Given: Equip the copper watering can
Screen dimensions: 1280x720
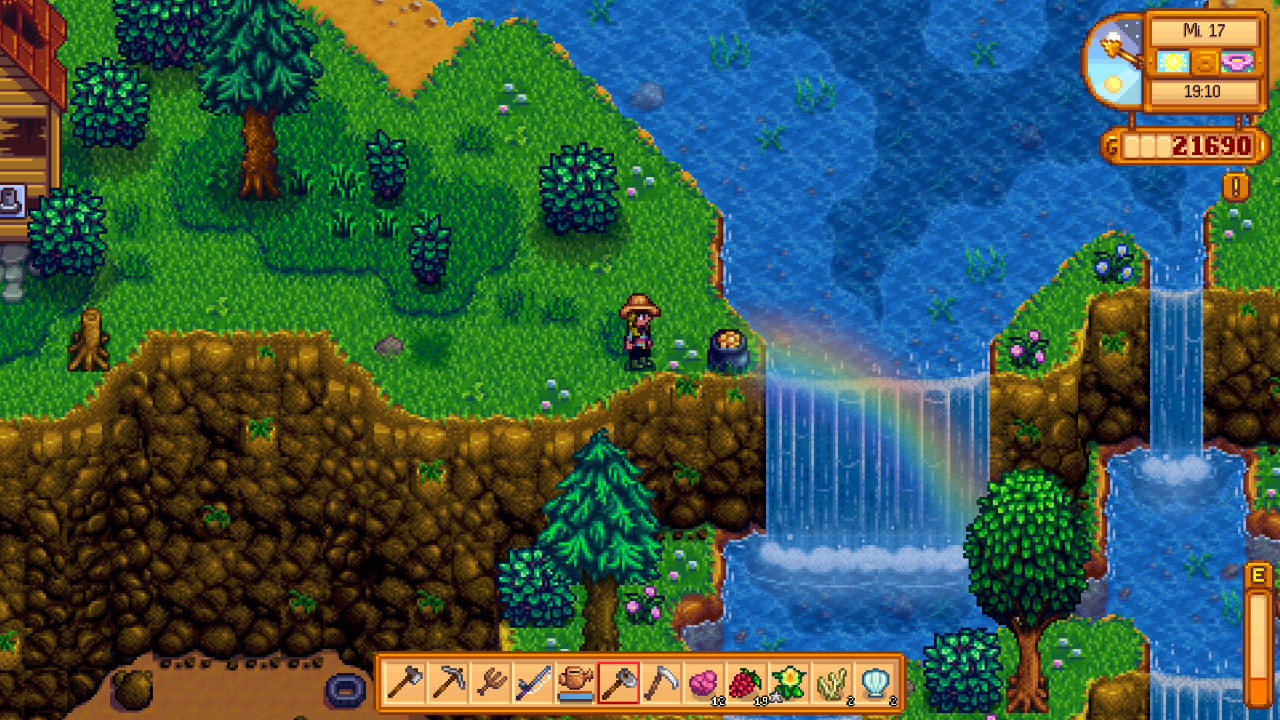Looking at the screenshot, I should click(x=575, y=683).
